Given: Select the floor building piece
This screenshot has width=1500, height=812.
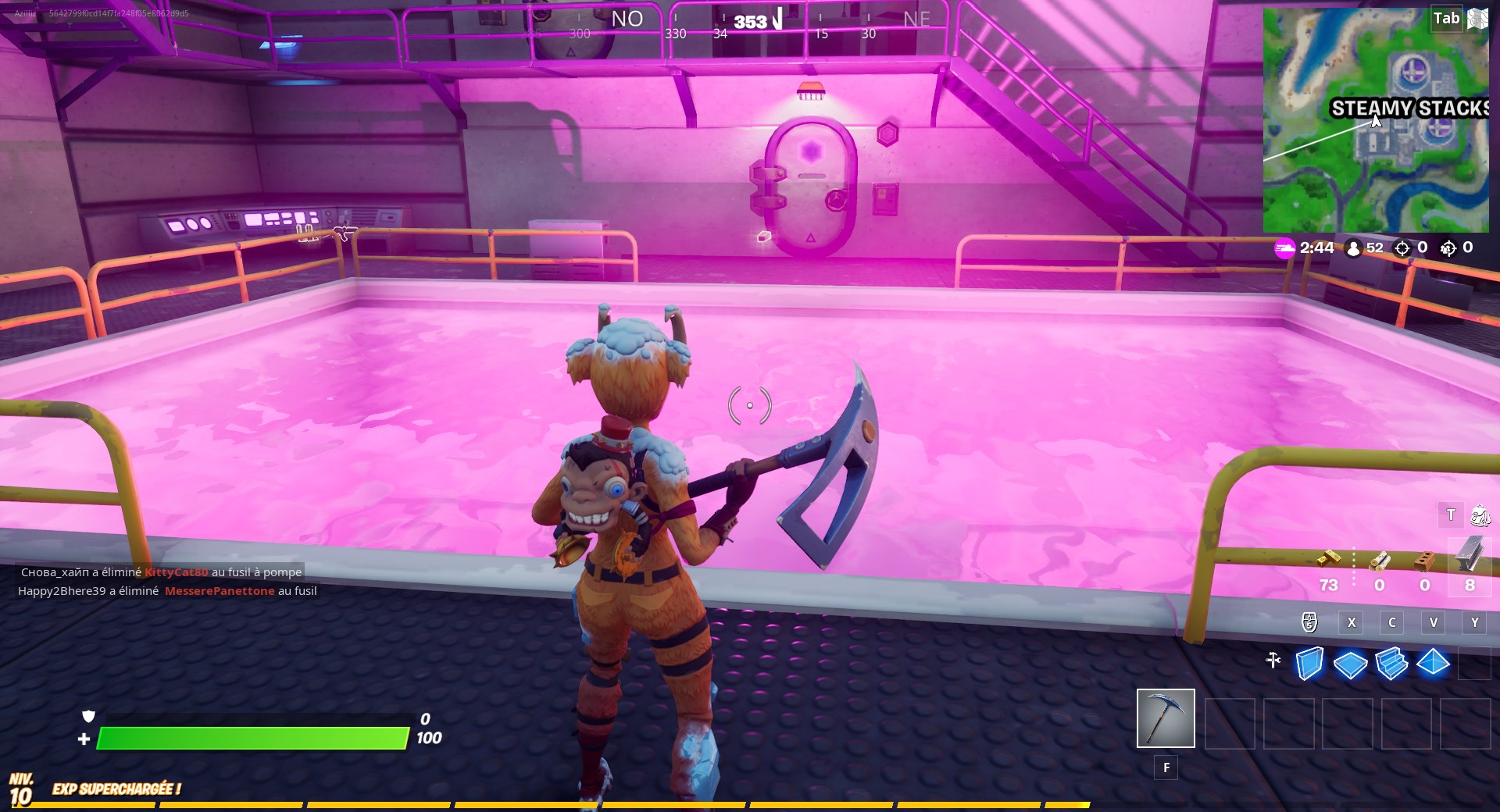Looking at the screenshot, I should coord(1351,664).
